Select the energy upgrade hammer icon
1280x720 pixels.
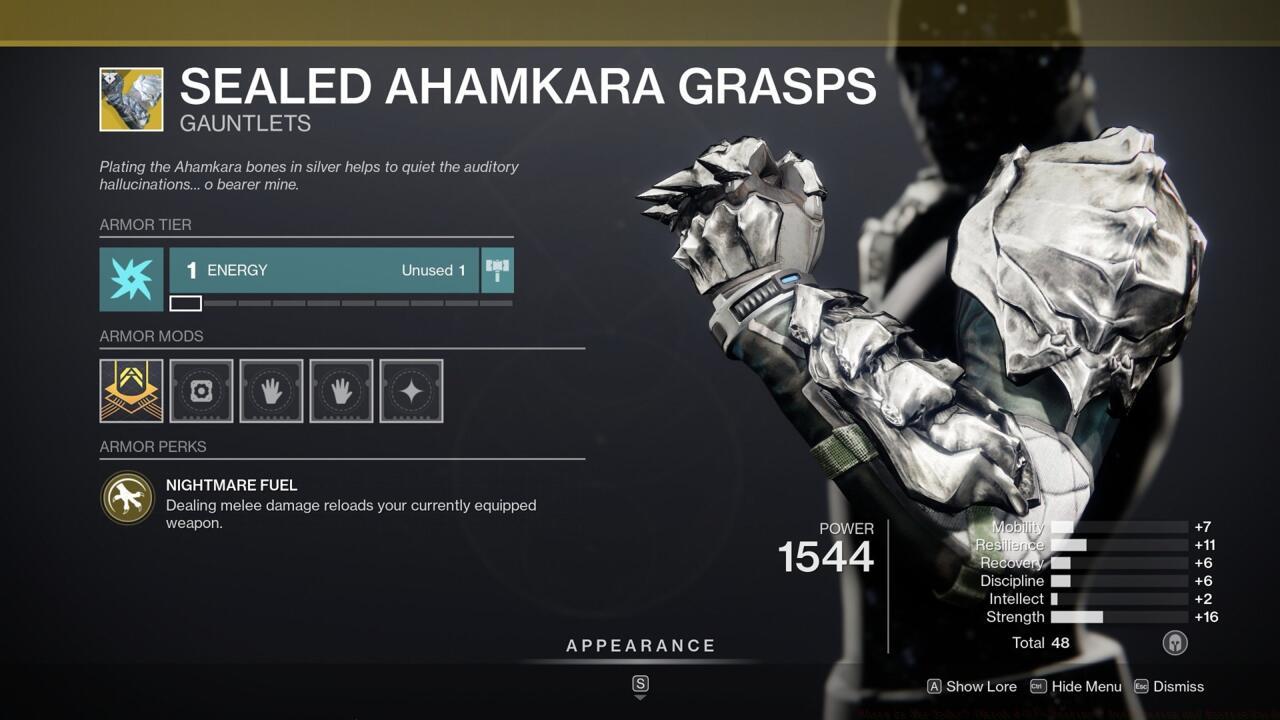coord(497,269)
